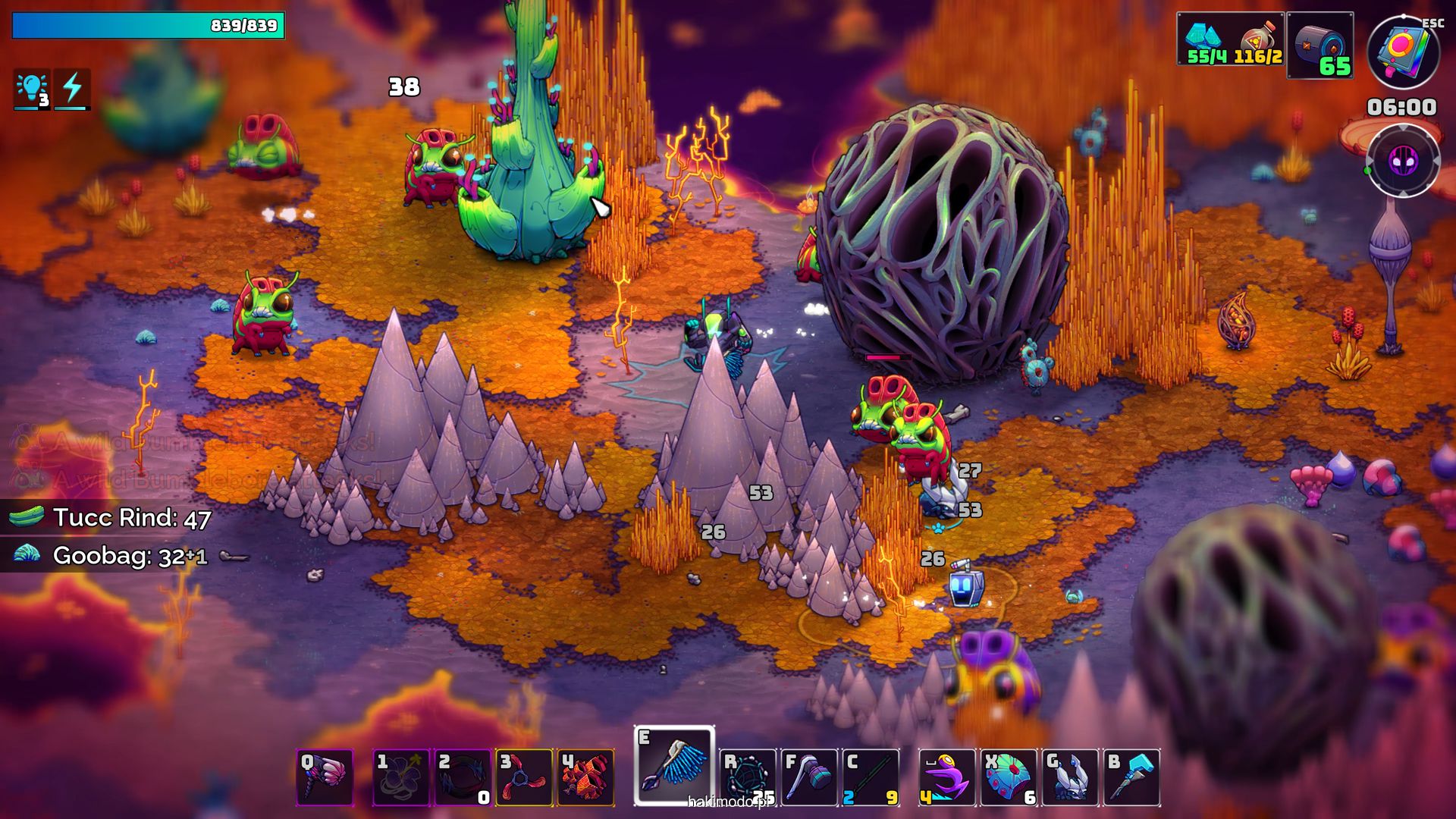Select the dark thorn ring slot
1456x819 pixels.
click(463, 777)
